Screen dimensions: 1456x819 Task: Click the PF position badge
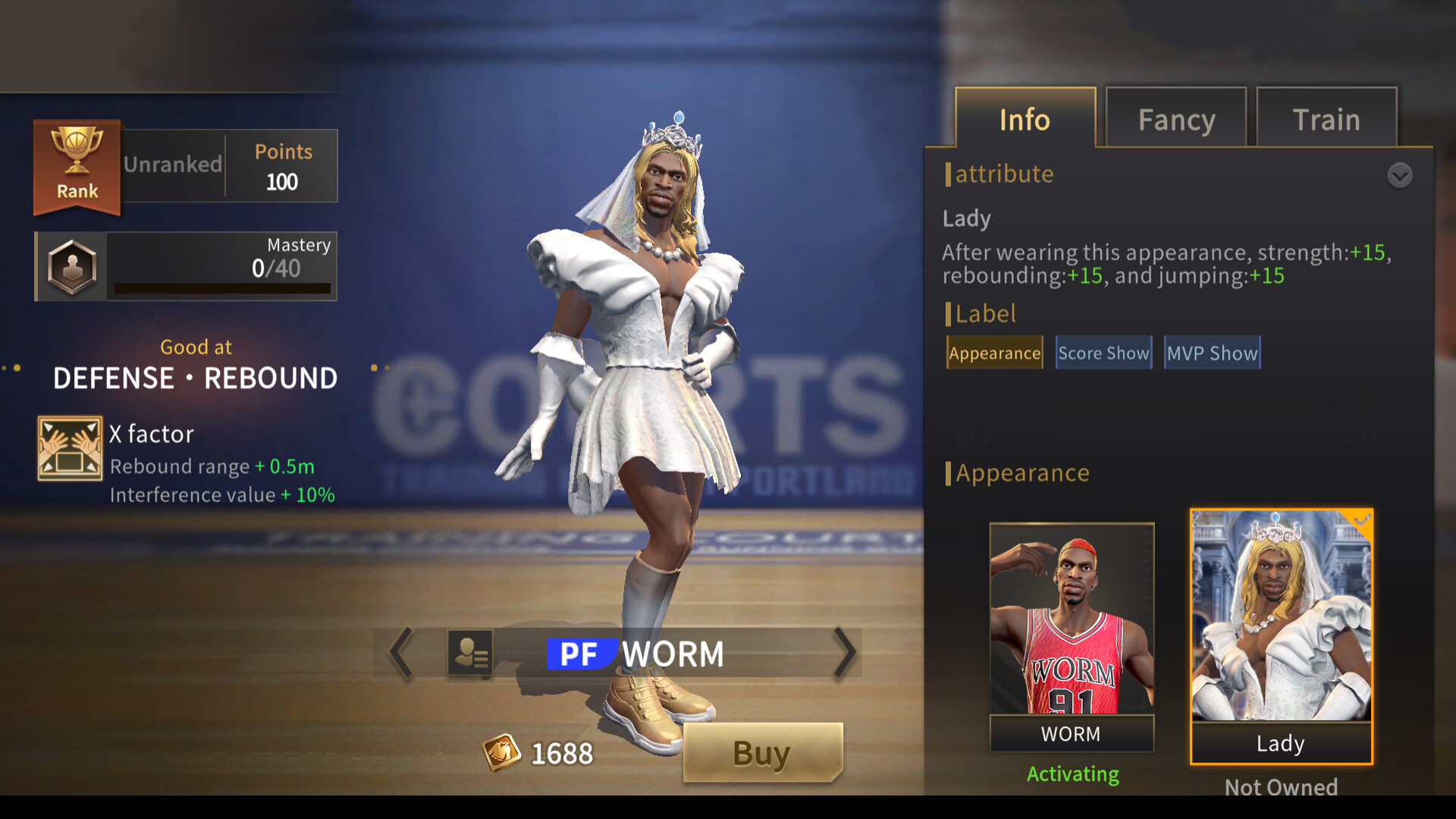coord(579,653)
